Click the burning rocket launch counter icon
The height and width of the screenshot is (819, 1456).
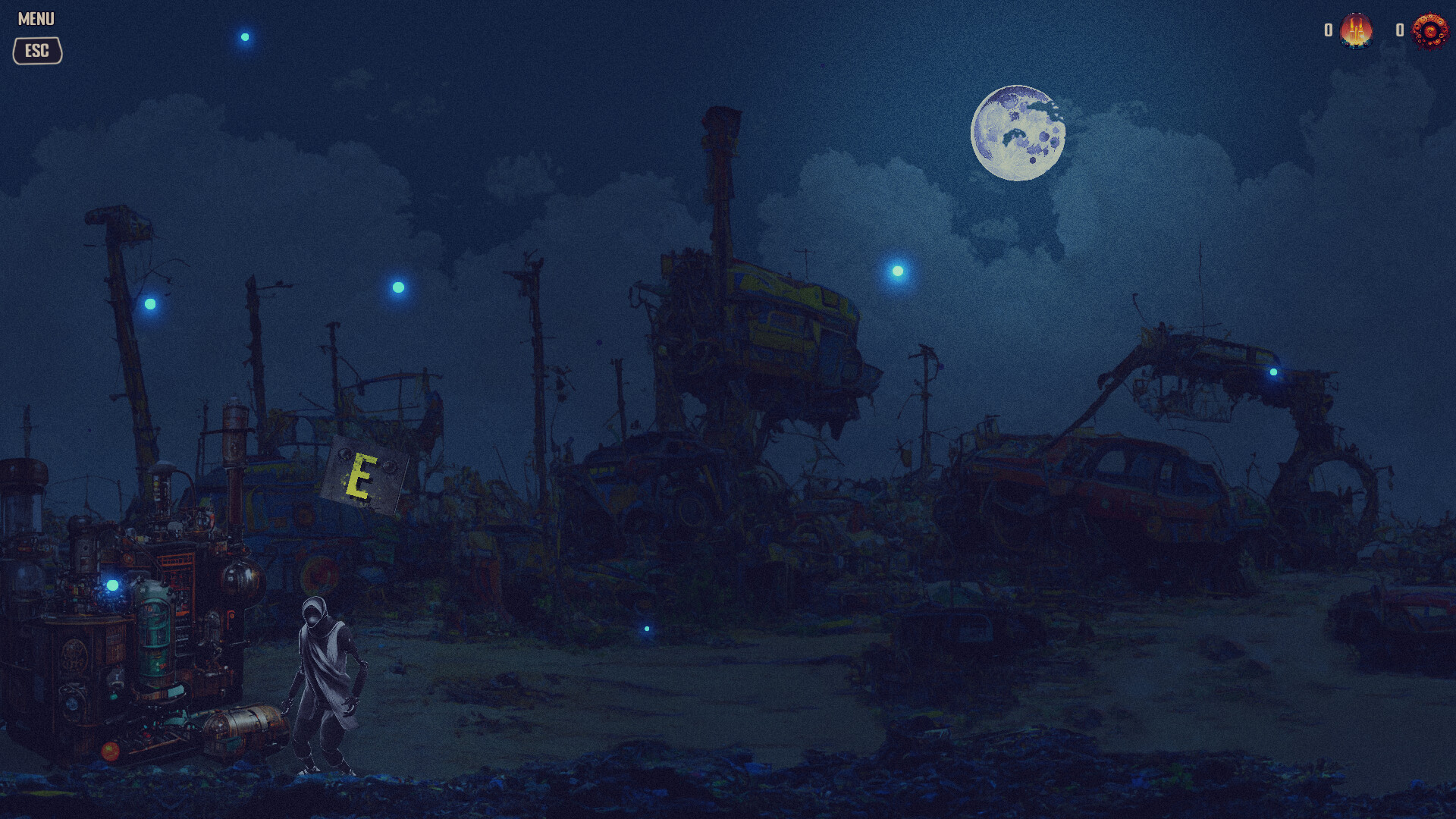tap(1357, 32)
